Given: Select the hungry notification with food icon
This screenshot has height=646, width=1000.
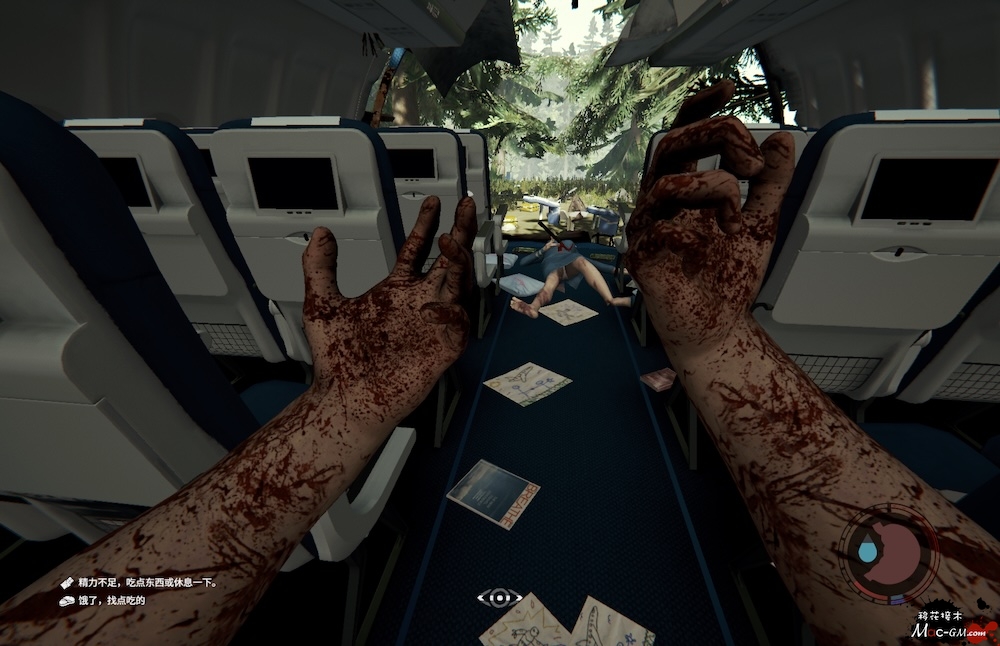Looking at the screenshot, I should (x=111, y=600).
